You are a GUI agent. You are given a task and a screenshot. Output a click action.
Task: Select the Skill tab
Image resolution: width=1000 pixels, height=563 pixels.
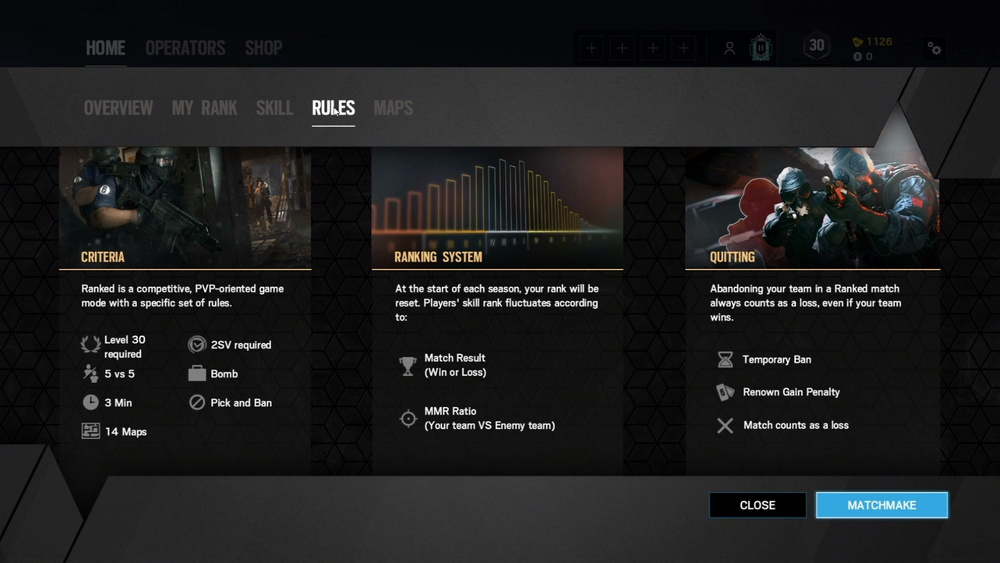coord(274,108)
